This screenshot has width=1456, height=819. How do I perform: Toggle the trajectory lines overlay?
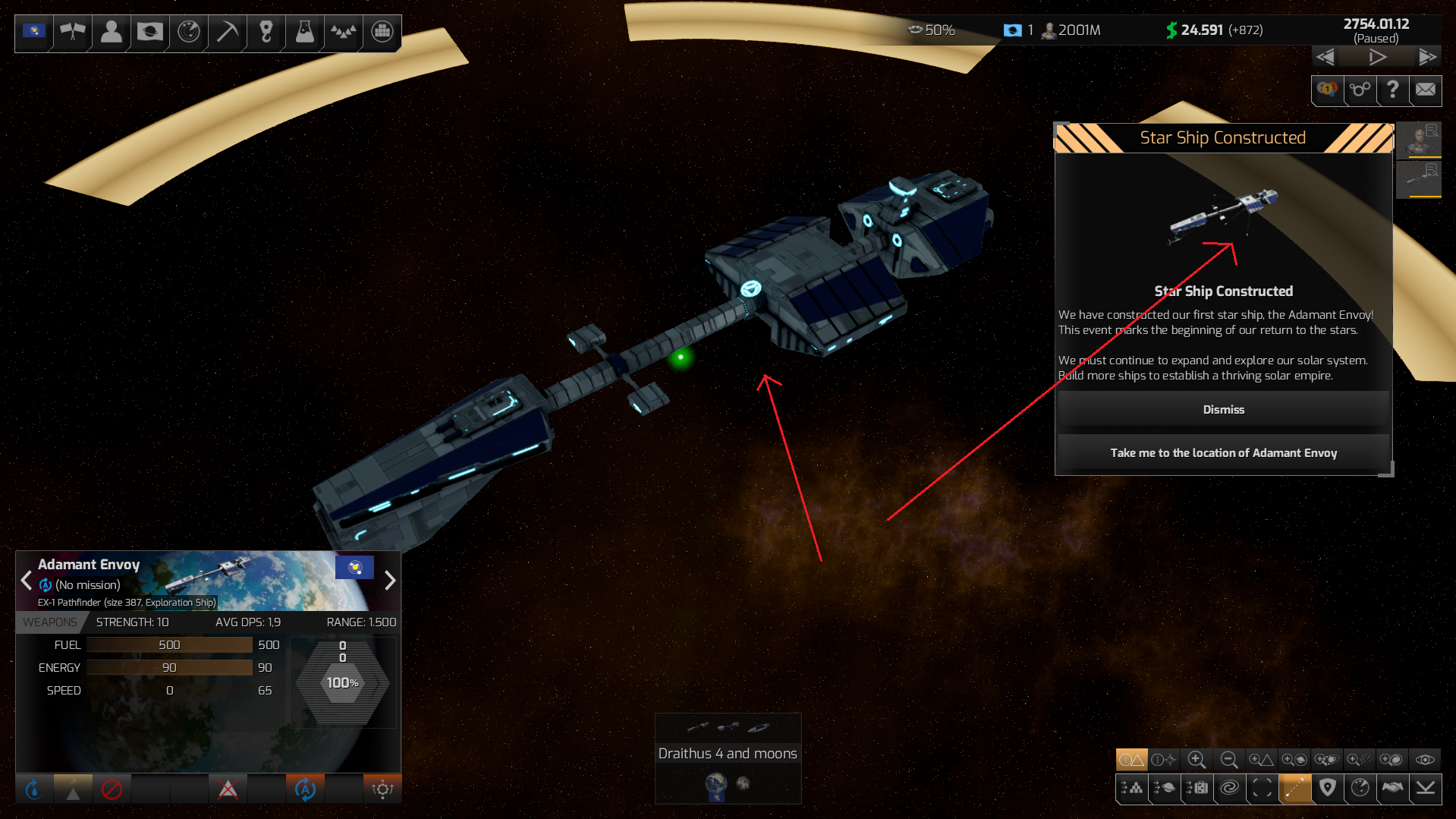(1294, 789)
